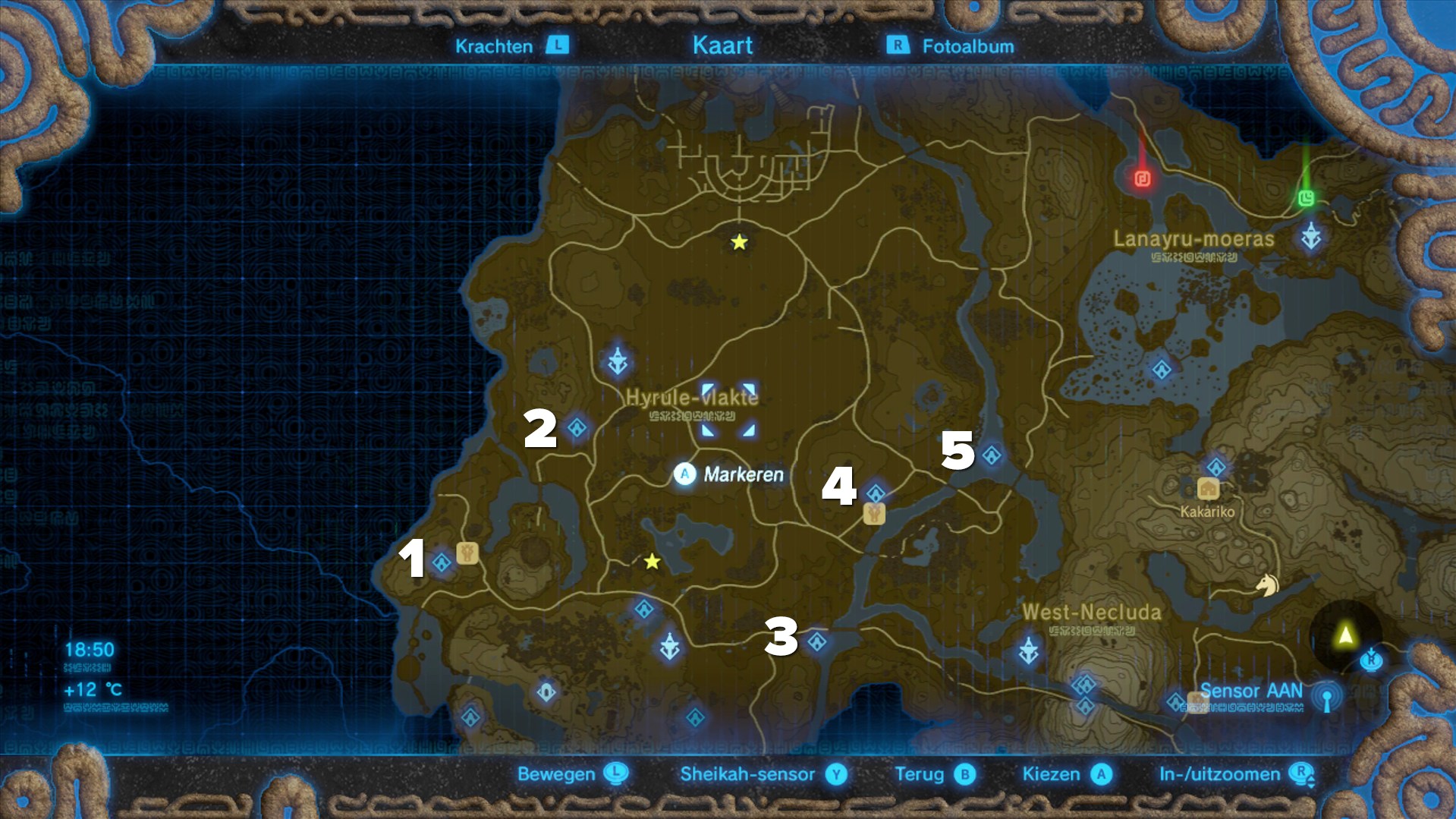Click the green warp marker top right
The width and height of the screenshot is (1456, 819).
point(1307,200)
